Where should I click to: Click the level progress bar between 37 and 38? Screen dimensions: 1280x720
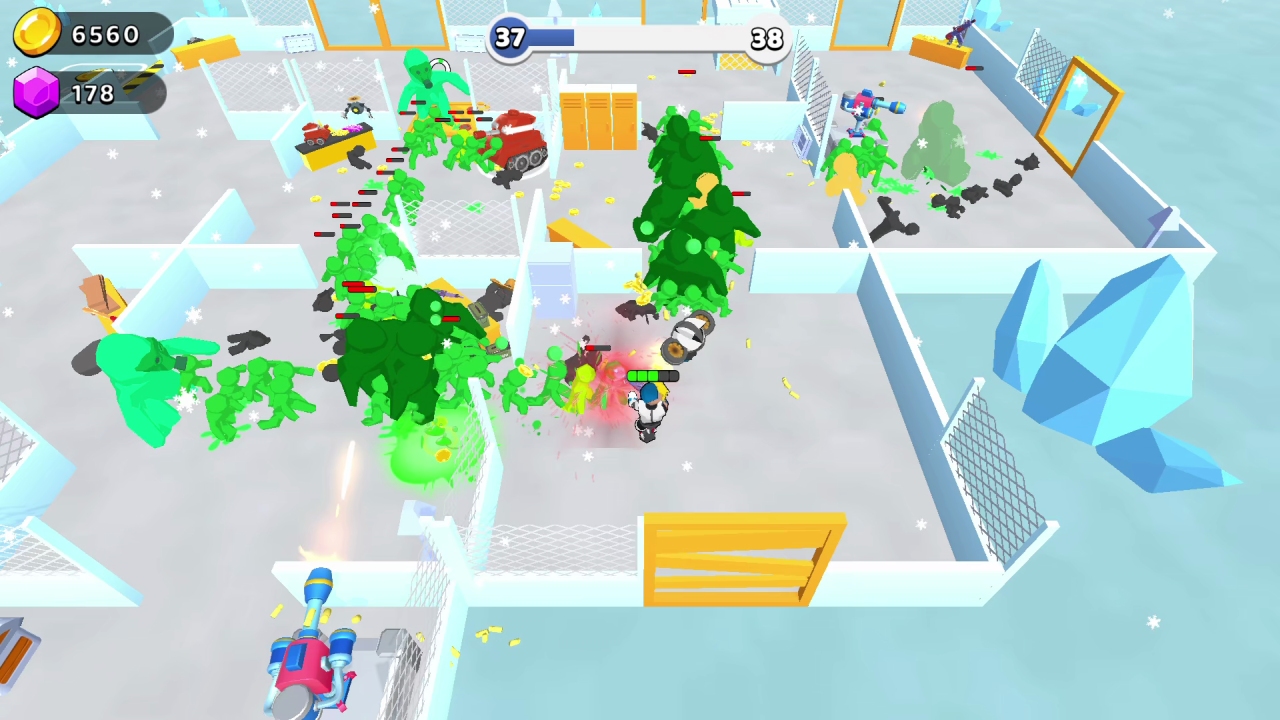click(640, 39)
